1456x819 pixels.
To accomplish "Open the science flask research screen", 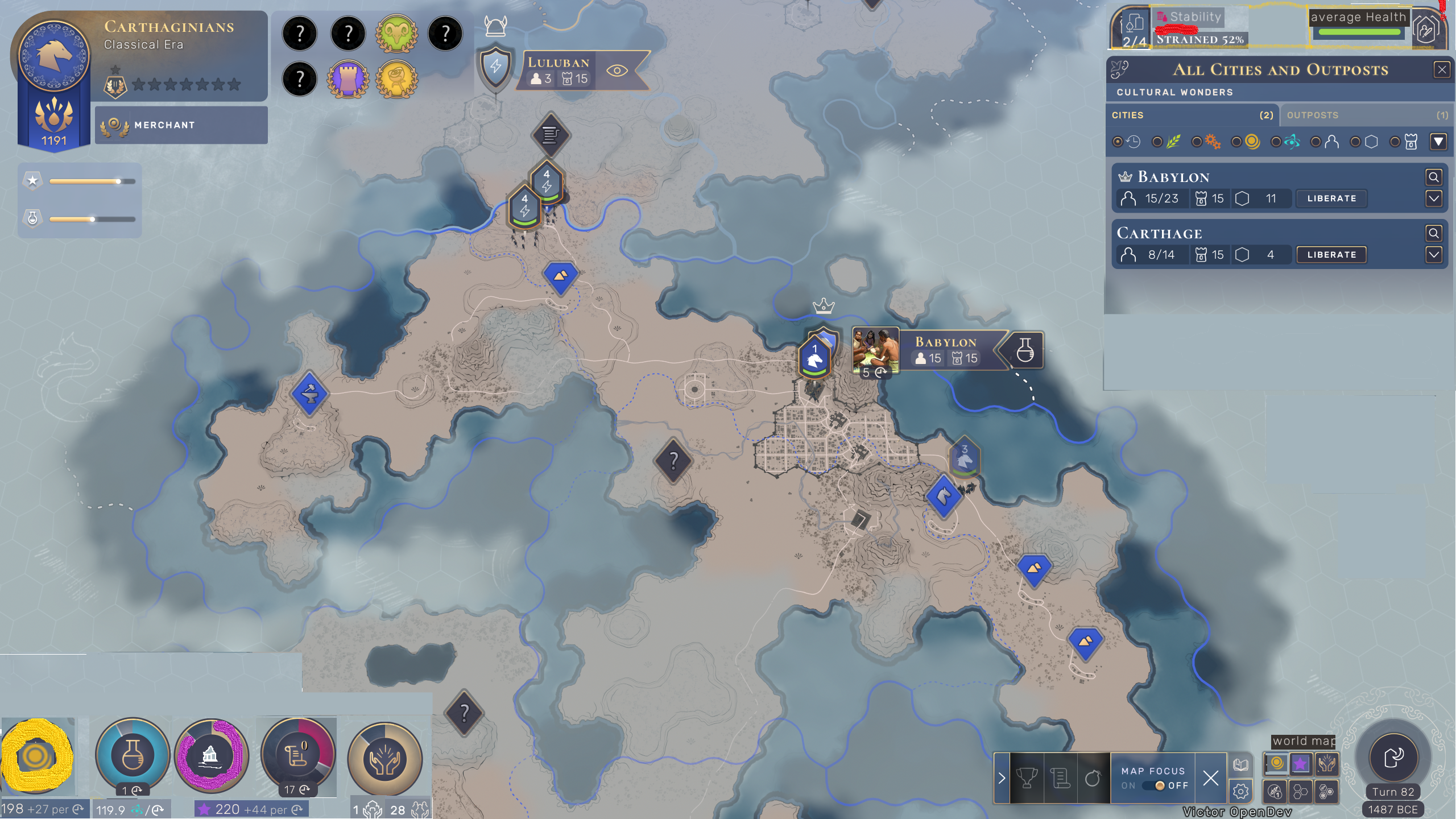I will 132,755.
